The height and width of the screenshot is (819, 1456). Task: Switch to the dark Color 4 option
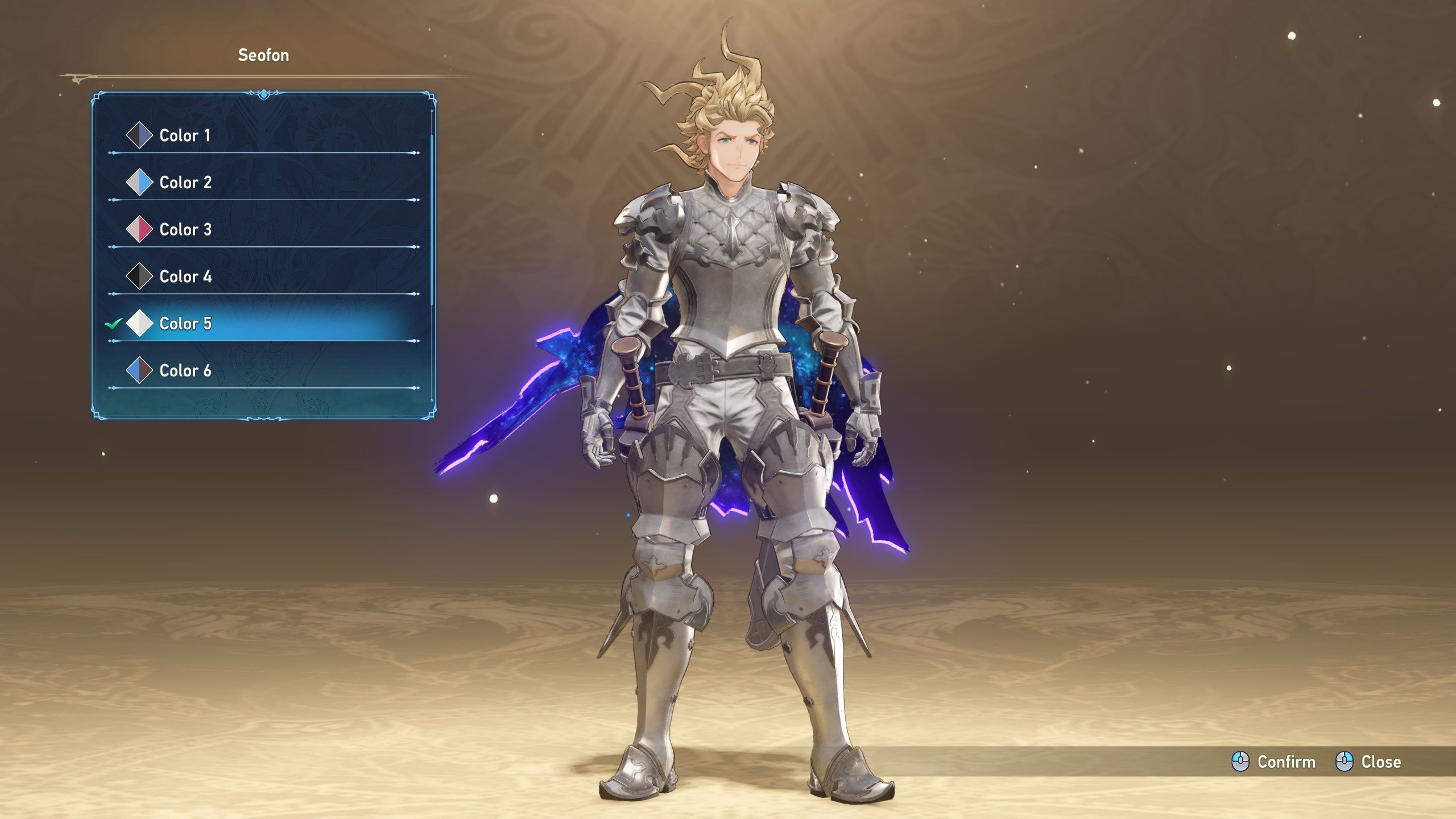(185, 277)
